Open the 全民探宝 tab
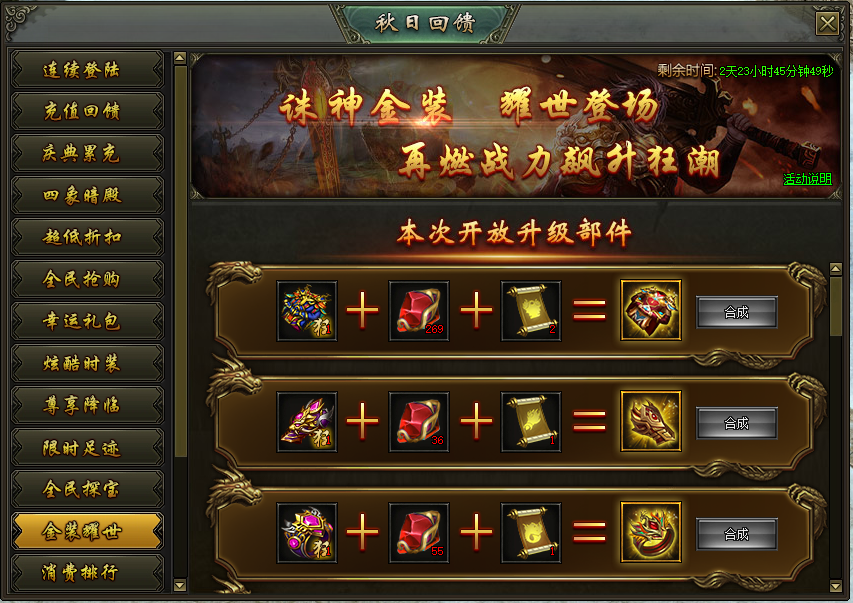This screenshot has width=853, height=603. [87, 490]
